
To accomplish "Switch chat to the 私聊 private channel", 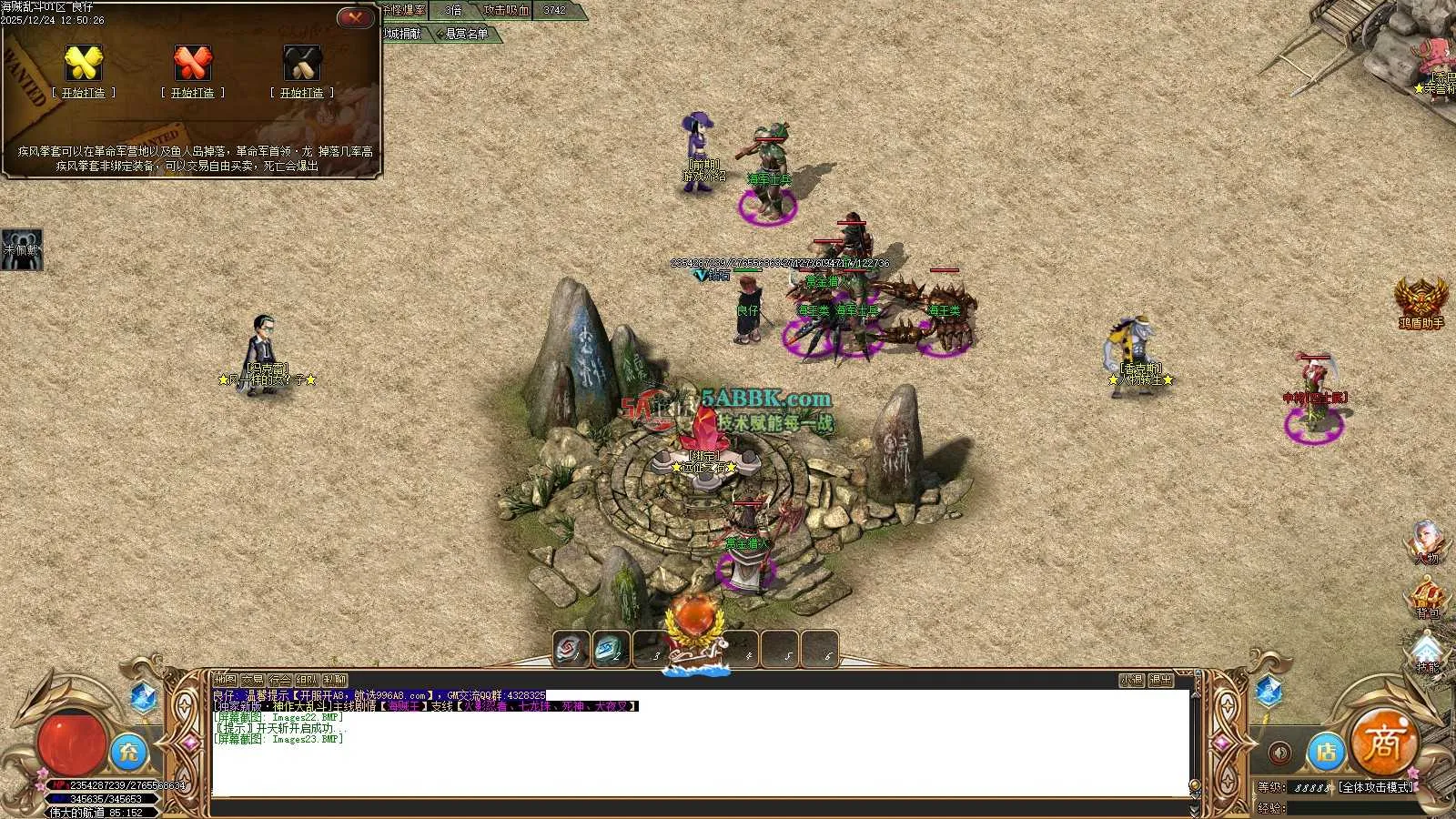I will click(335, 680).
